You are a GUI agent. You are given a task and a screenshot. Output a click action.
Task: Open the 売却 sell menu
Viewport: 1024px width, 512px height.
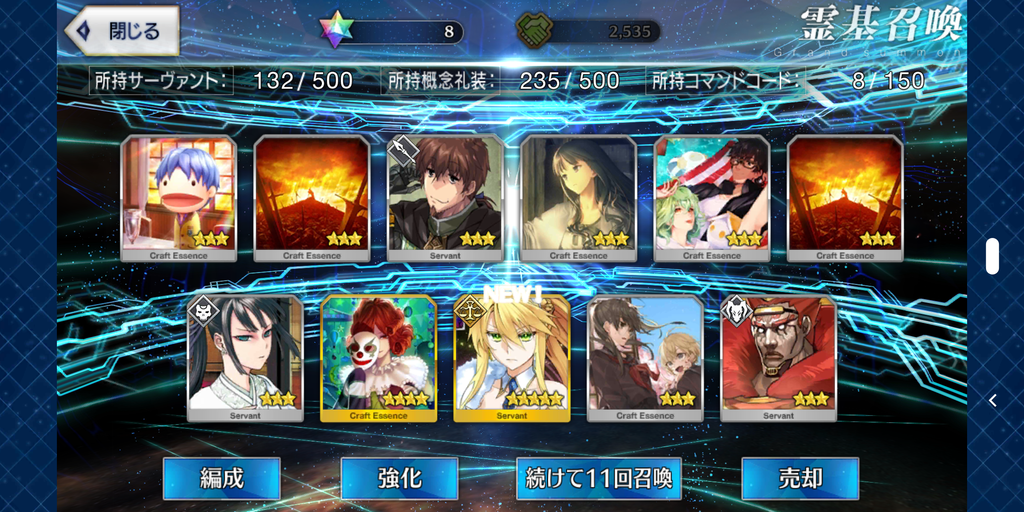tap(799, 478)
